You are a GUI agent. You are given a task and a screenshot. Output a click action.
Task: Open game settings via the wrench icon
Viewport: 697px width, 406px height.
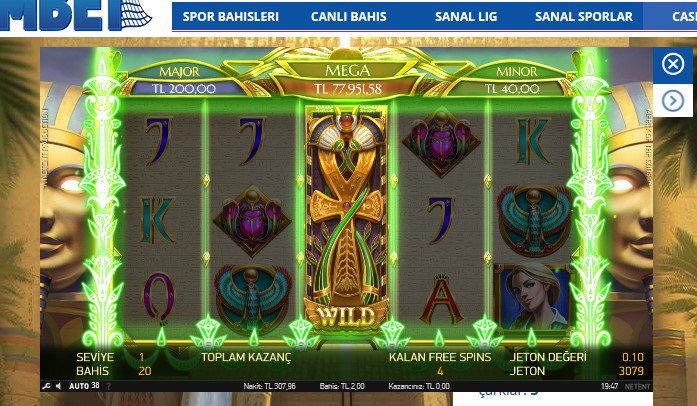coord(46,386)
